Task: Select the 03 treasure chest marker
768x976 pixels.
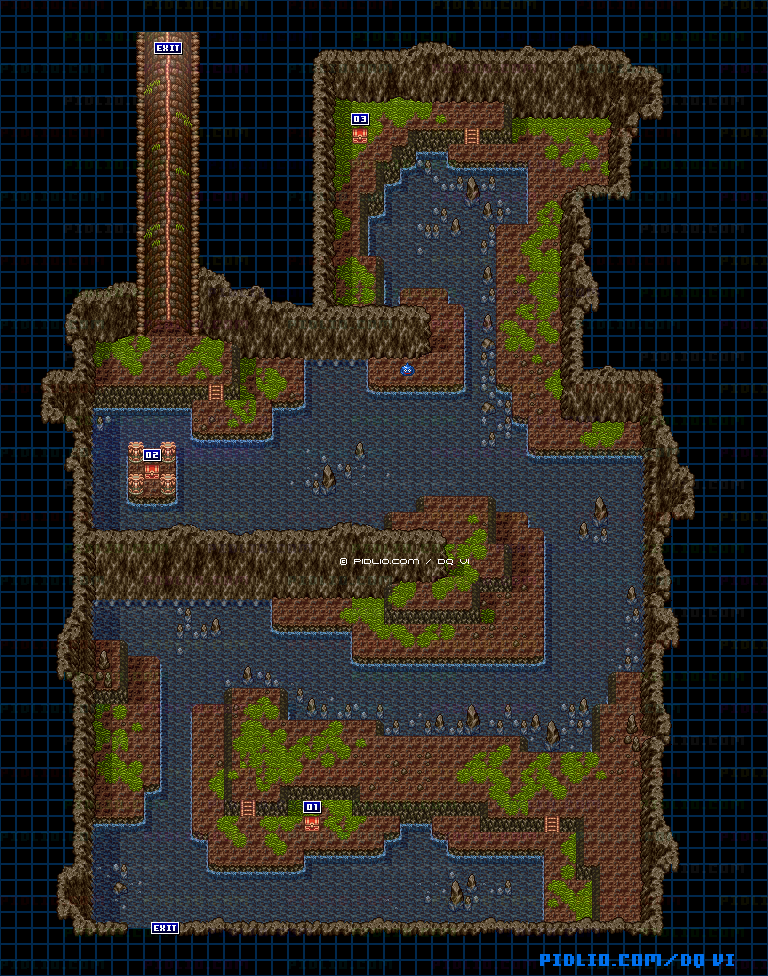Action: tap(360, 119)
